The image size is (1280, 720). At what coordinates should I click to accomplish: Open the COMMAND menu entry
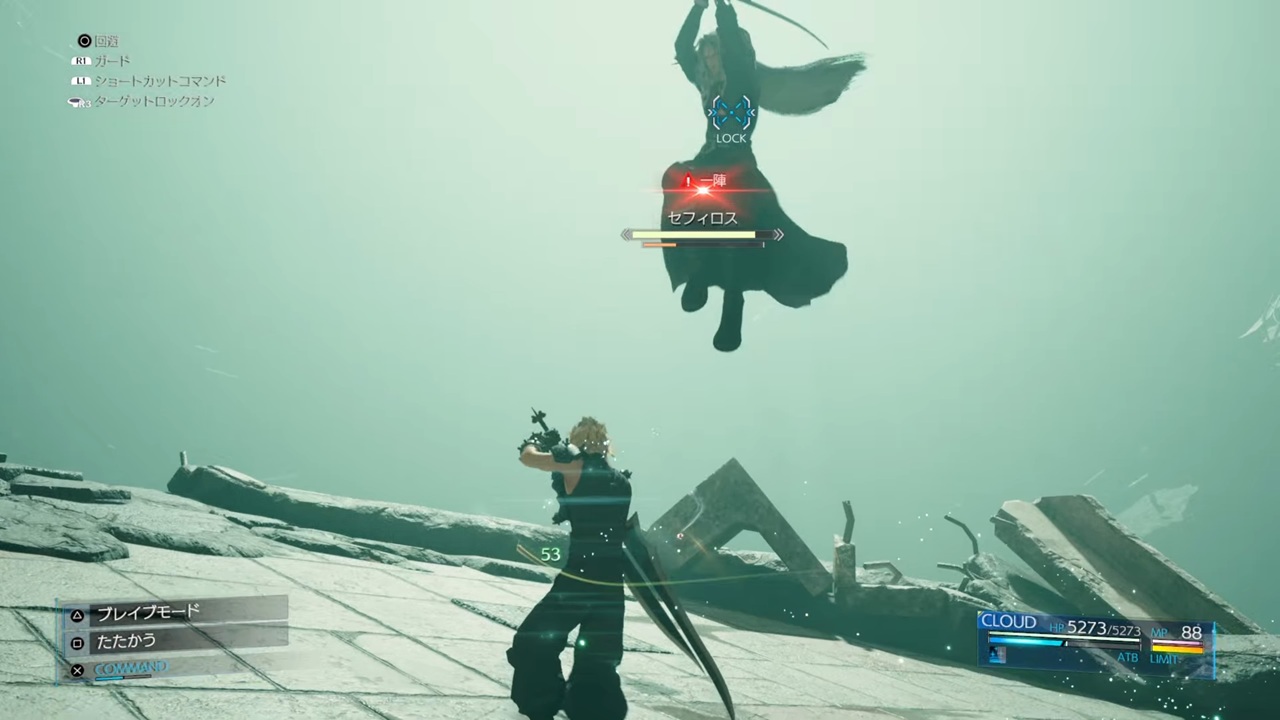coord(131,668)
